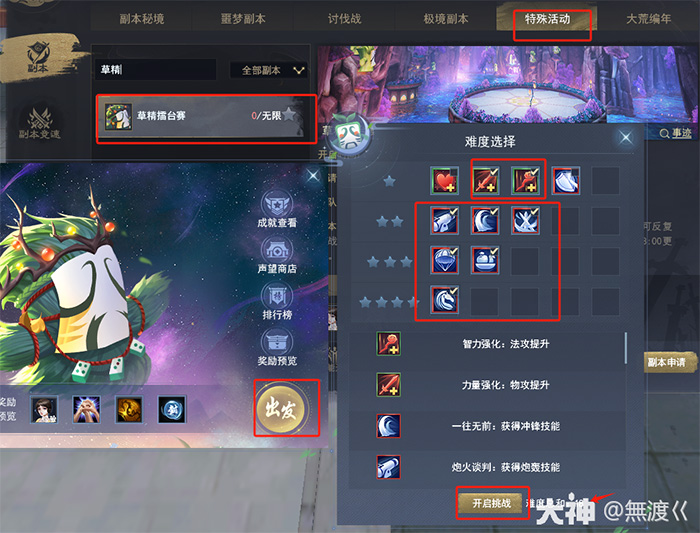This screenshot has height=533, width=700.
Task: Click the gold 出发 depart button
Action: (x=286, y=407)
